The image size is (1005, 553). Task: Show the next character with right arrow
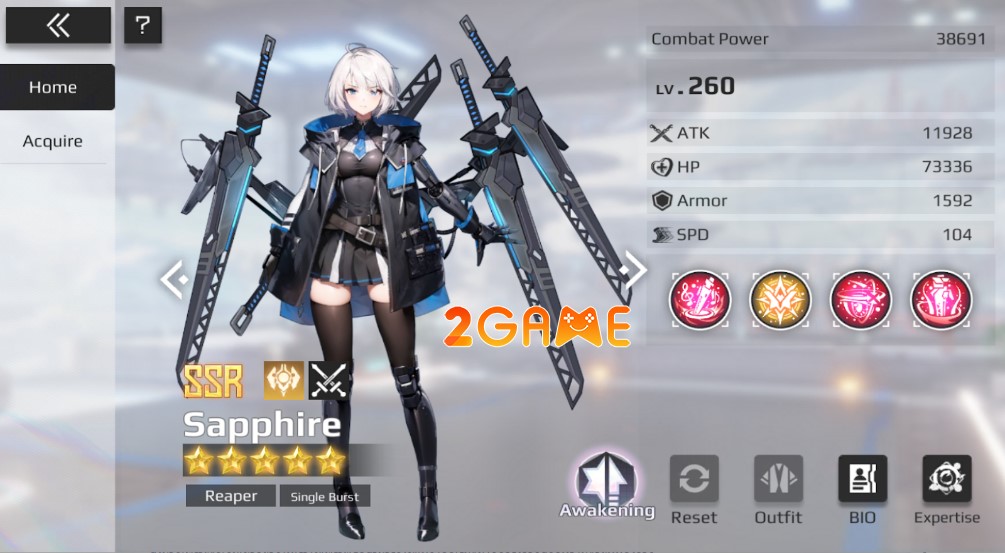634,268
